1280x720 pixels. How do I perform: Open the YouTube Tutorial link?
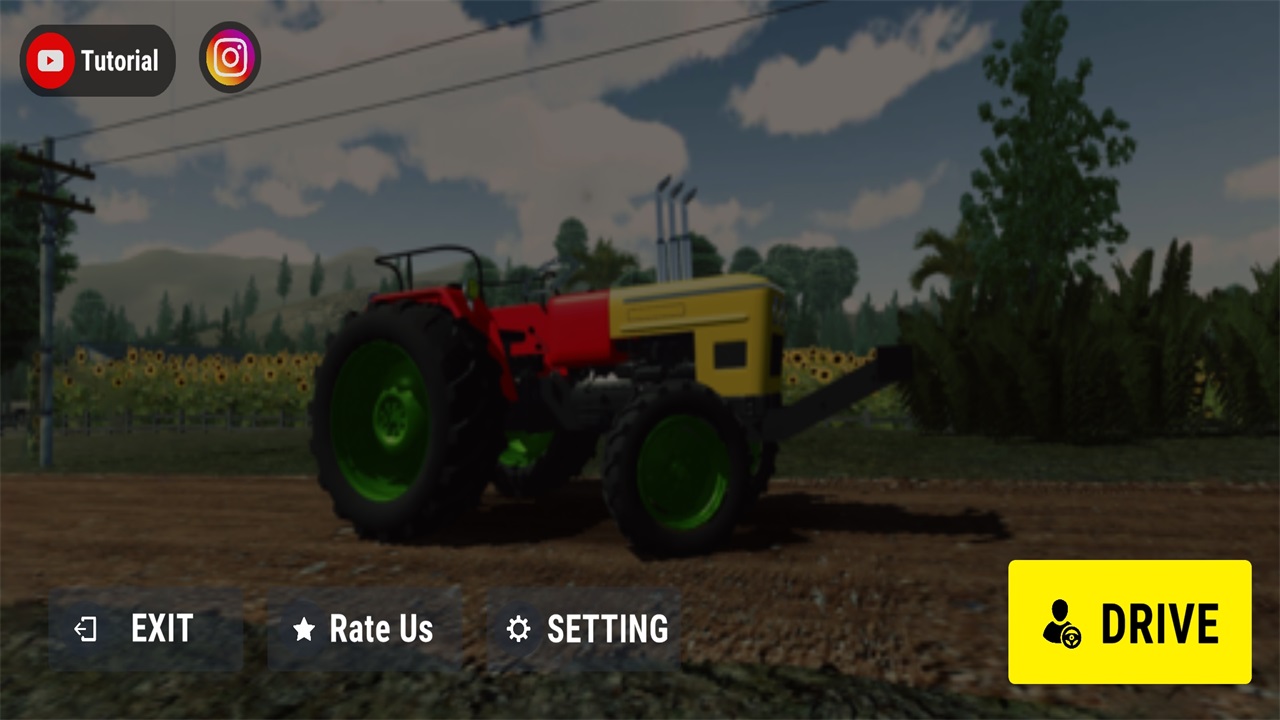coord(98,61)
